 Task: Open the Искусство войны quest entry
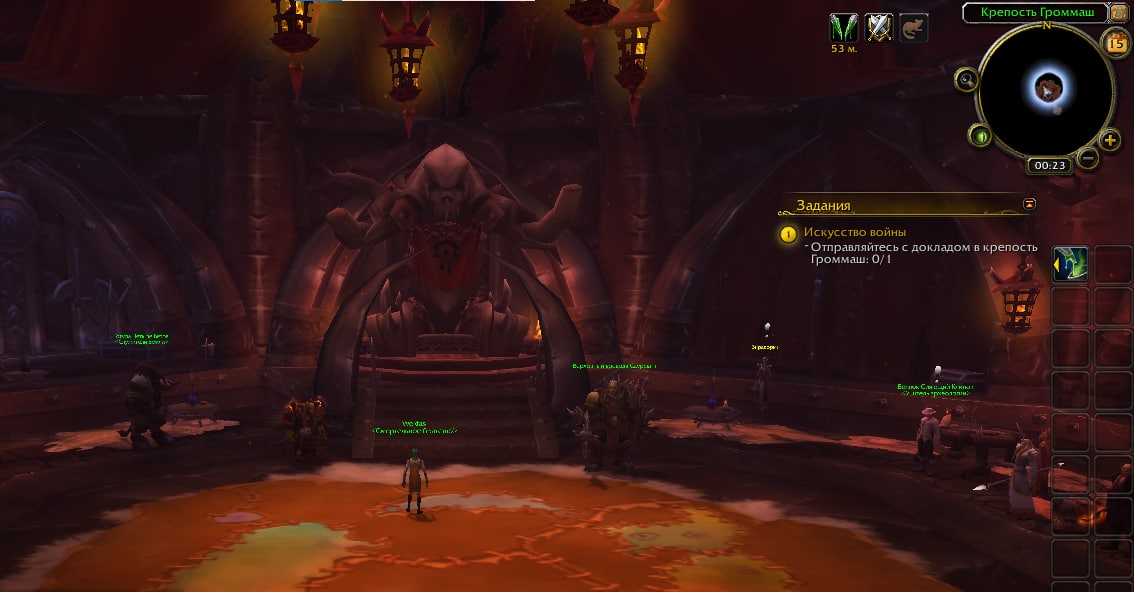coord(855,232)
